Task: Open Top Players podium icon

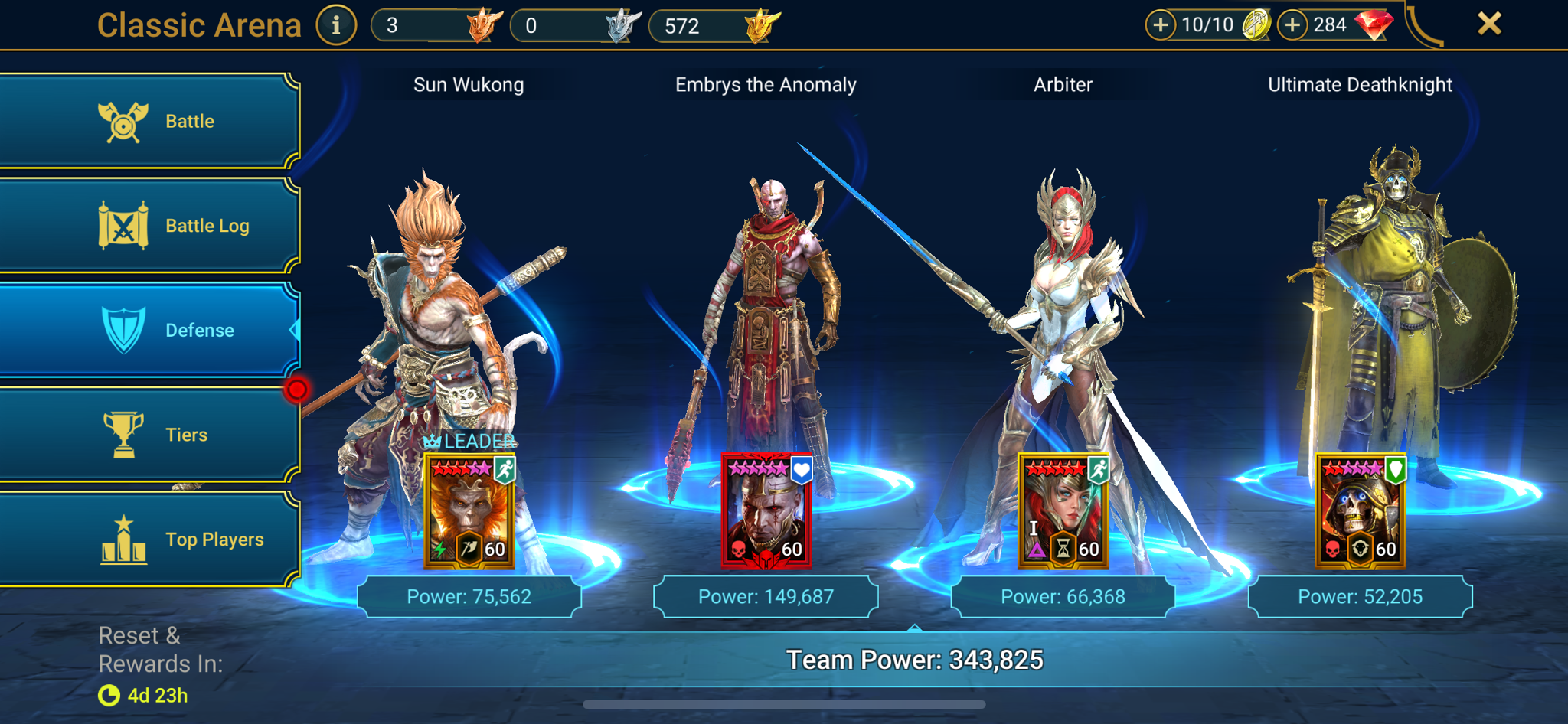Action: [x=125, y=539]
